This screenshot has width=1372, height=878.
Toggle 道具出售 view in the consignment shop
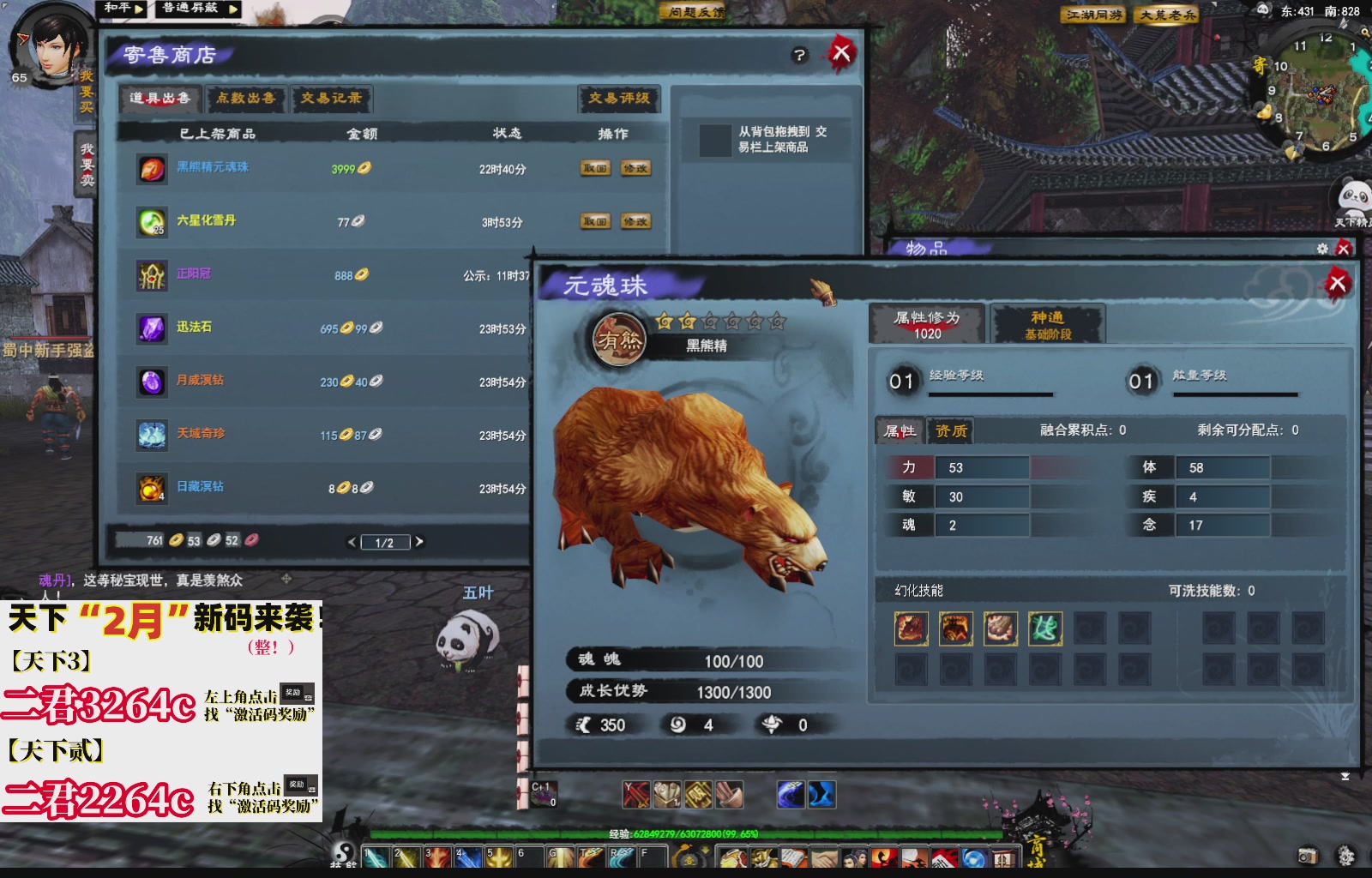pos(159,99)
